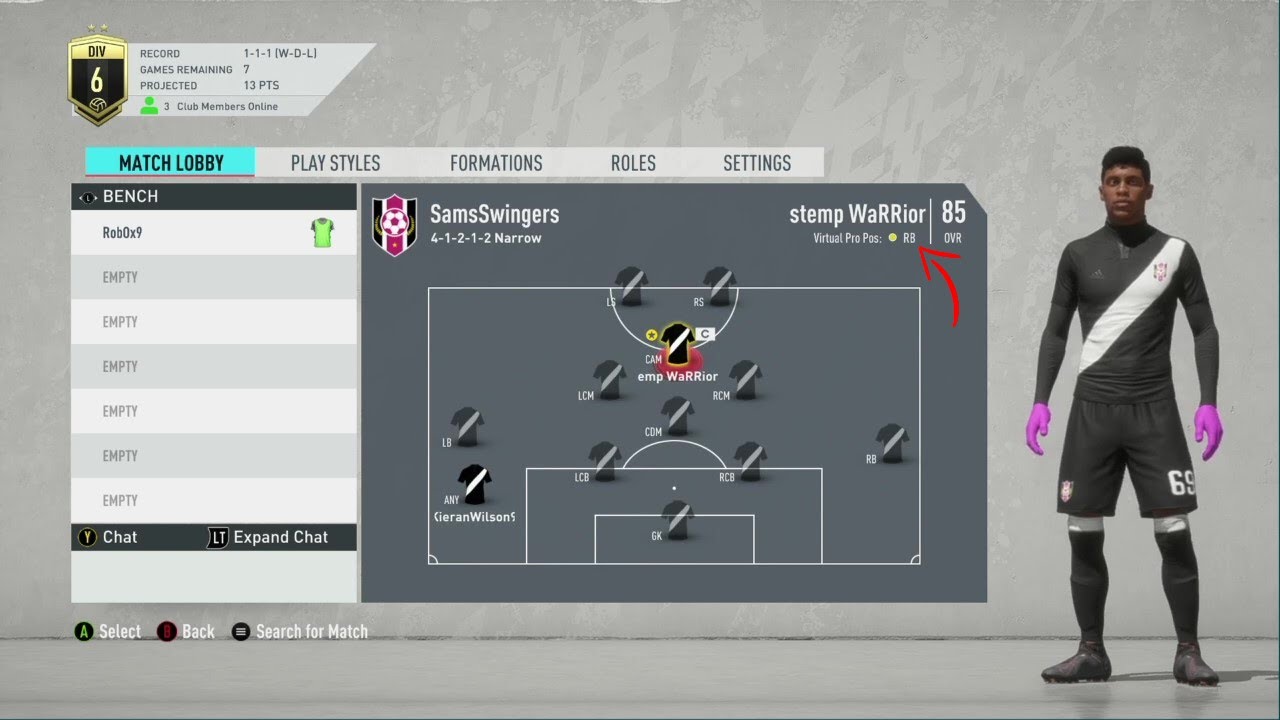Switch to the Match Lobby tab
This screenshot has height=720, width=1280.
tap(170, 163)
